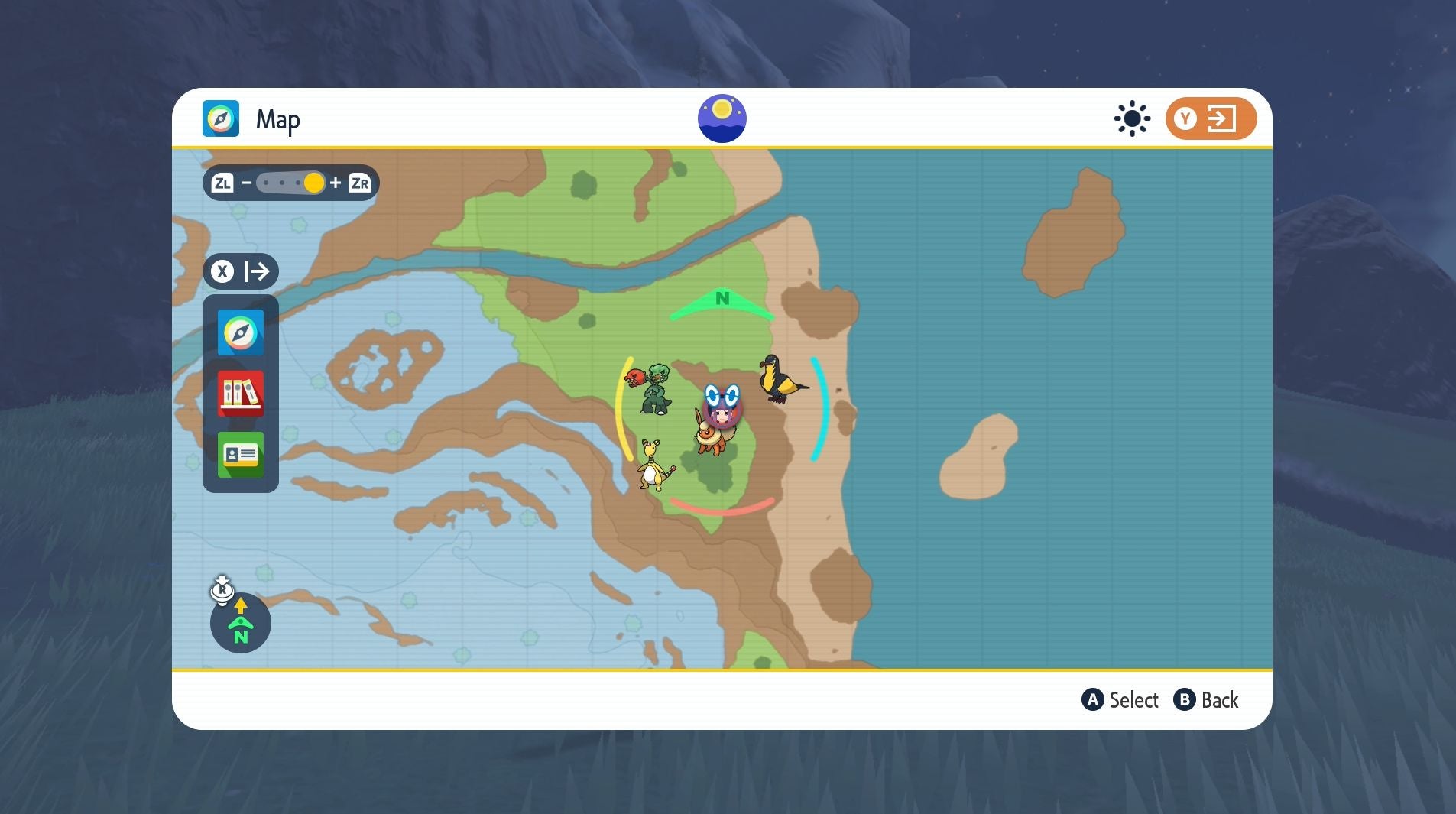The width and height of the screenshot is (1456, 814).
Task: Expand the side menu using the X arrow control
Action: pyautogui.click(x=241, y=271)
